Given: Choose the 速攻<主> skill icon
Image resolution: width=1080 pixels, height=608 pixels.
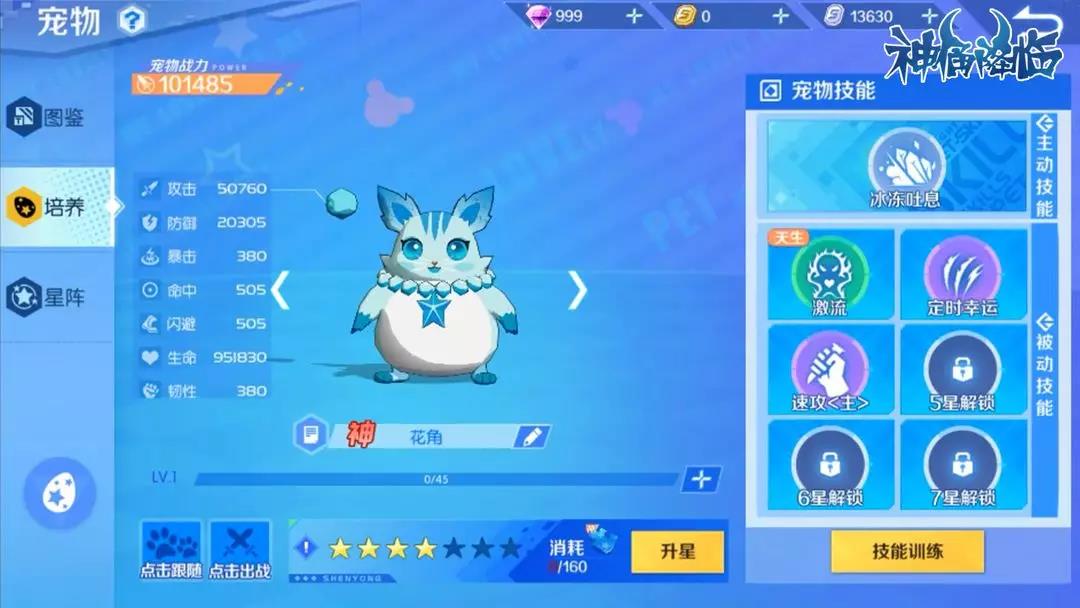Looking at the screenshot, I should (x=829, y=367).
